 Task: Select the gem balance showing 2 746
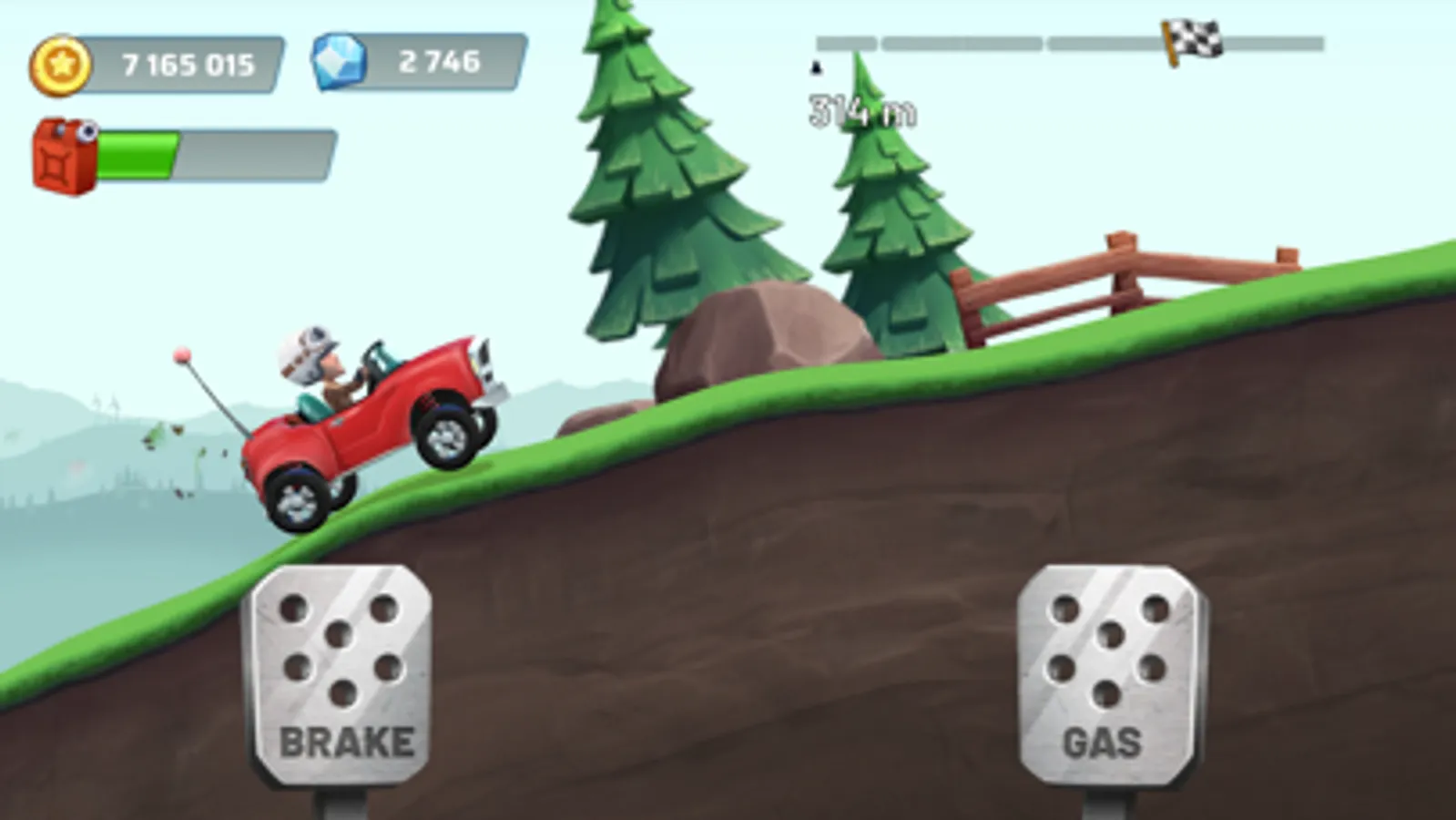point(440,62)
